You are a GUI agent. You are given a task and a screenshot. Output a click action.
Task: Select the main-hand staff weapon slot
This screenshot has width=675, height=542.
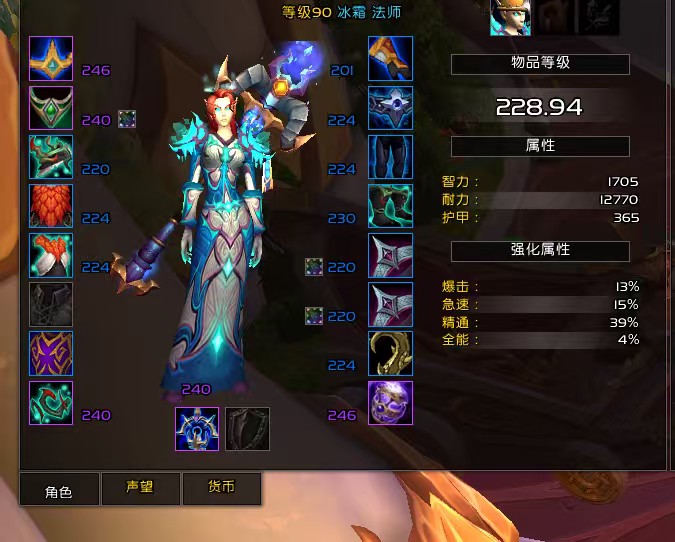pos(196,428)
